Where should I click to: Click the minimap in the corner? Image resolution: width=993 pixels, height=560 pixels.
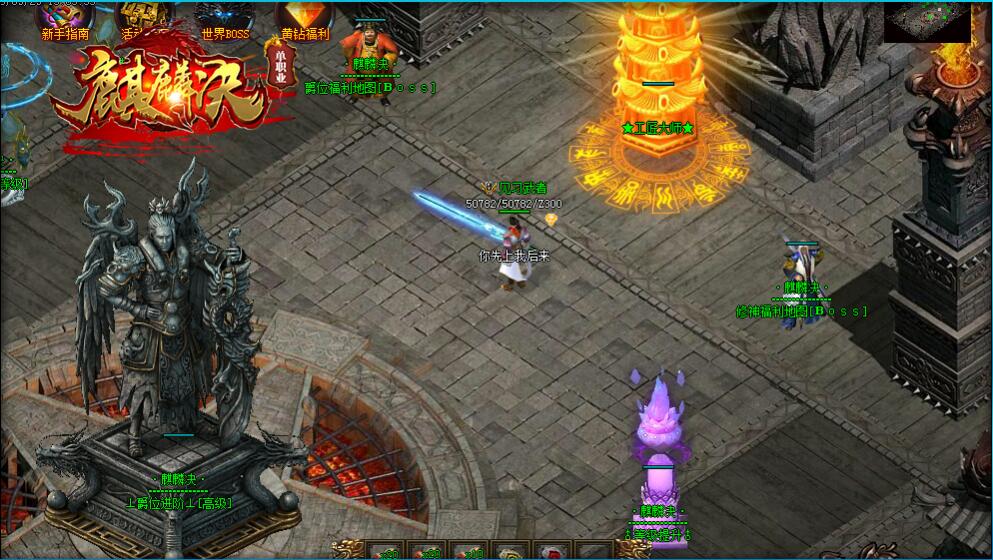pos(927,20)
